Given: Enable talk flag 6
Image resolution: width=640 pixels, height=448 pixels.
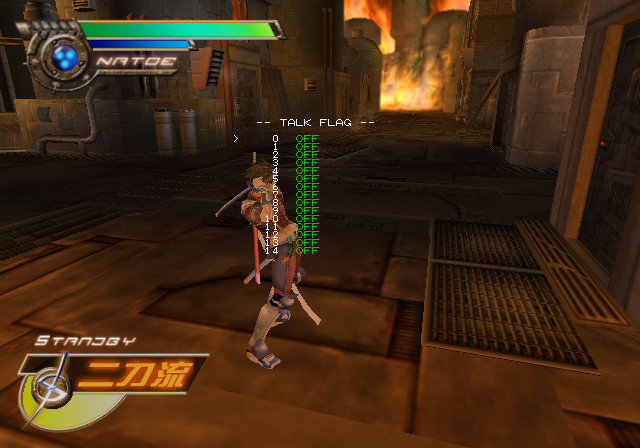Looking at the screenshot, I should point(306,186).
